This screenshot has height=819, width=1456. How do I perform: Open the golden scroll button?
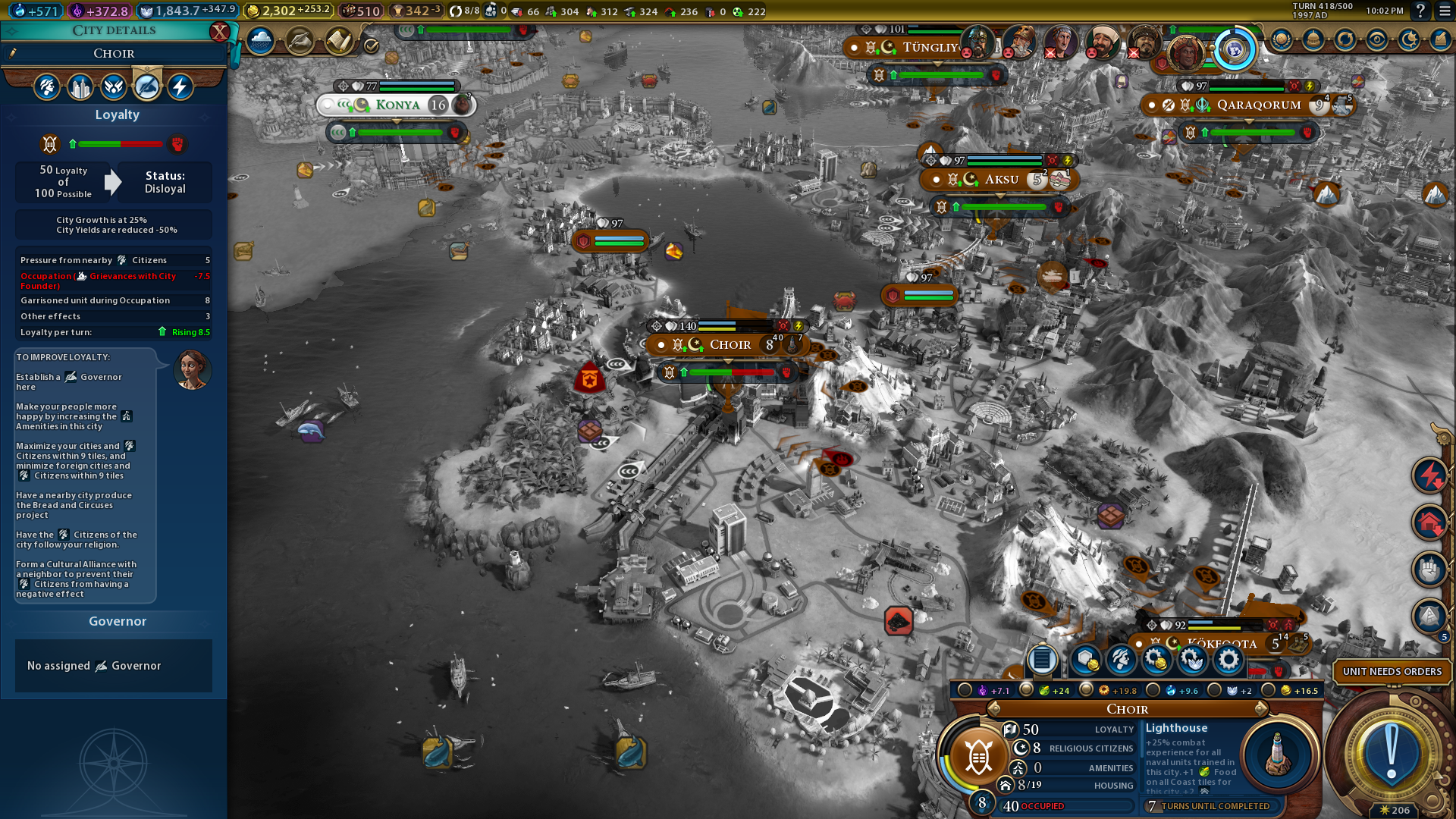pos(338,41)
